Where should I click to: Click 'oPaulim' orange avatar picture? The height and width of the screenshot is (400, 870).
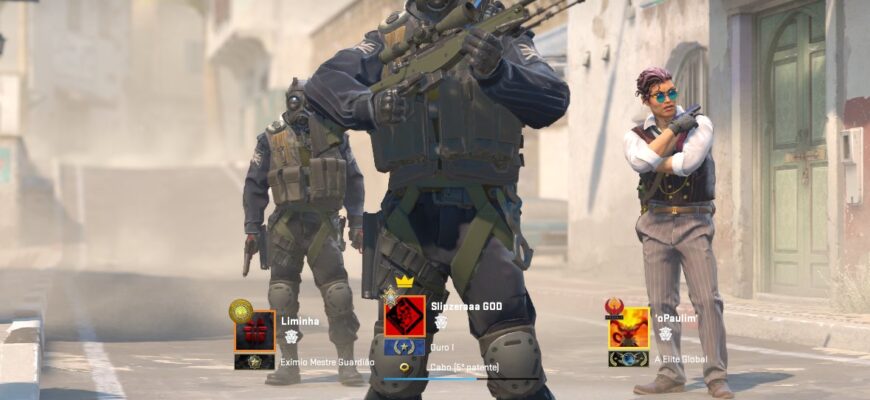[x=628, y=328]
